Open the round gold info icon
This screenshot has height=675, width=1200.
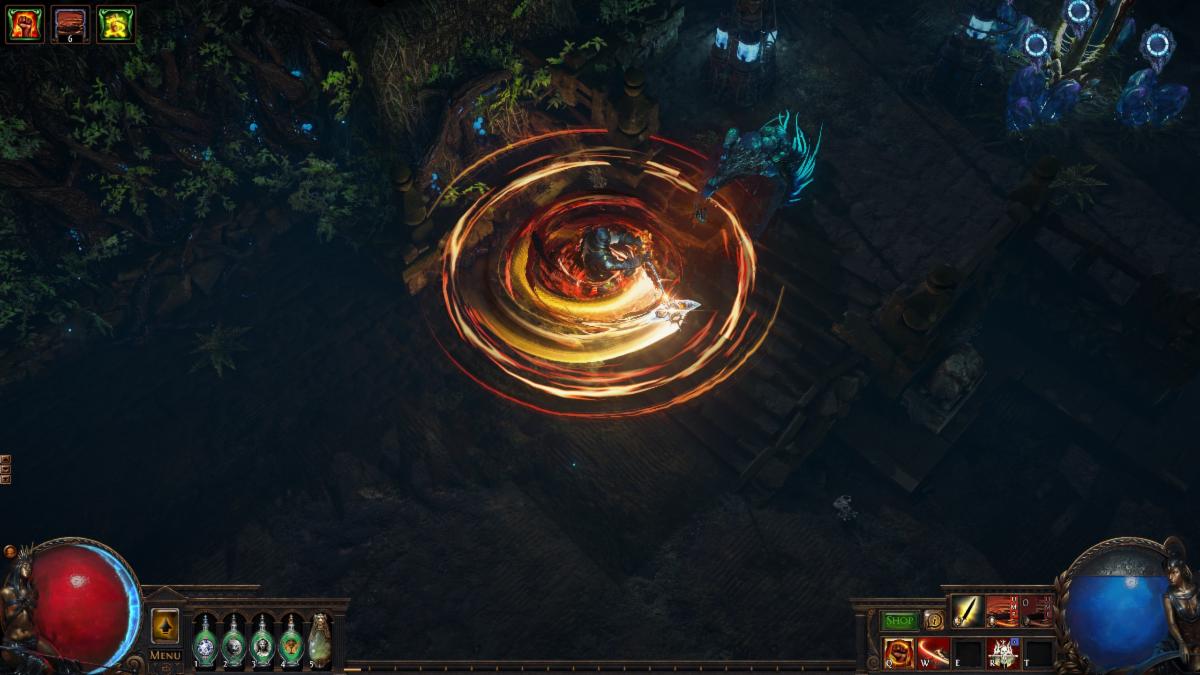pyautogui.click(x=933, y=620)
